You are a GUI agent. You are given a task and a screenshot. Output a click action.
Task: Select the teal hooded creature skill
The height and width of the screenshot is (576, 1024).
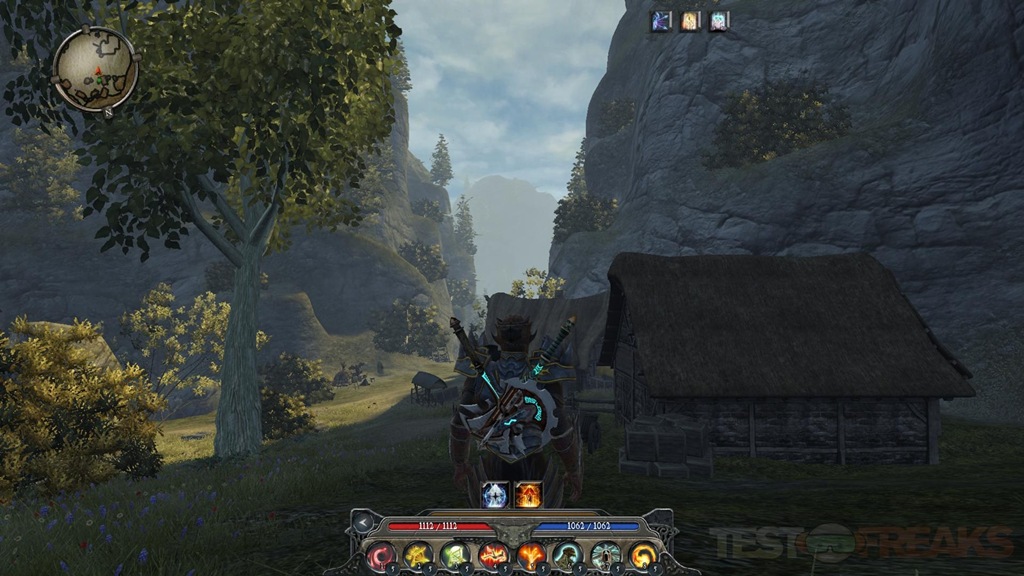[569, 555]
